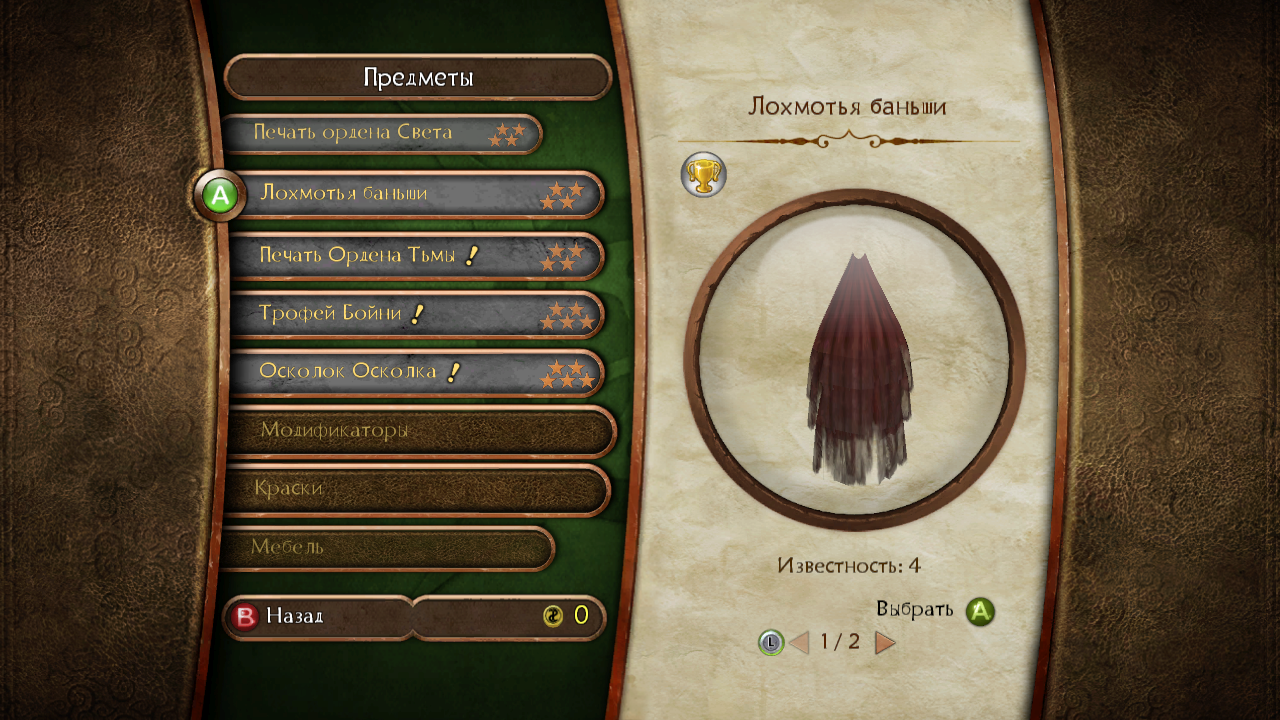Screen dimensions: 1280x720
Task: Click the gold trophy icon
Action: tap(703, 175)
